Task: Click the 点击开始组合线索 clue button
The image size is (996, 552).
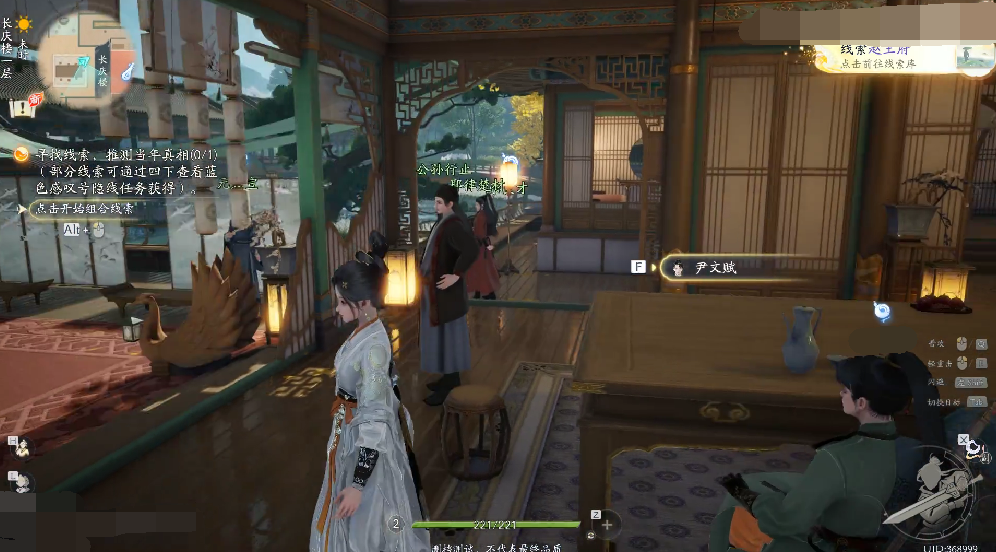Action: point(84,209)
